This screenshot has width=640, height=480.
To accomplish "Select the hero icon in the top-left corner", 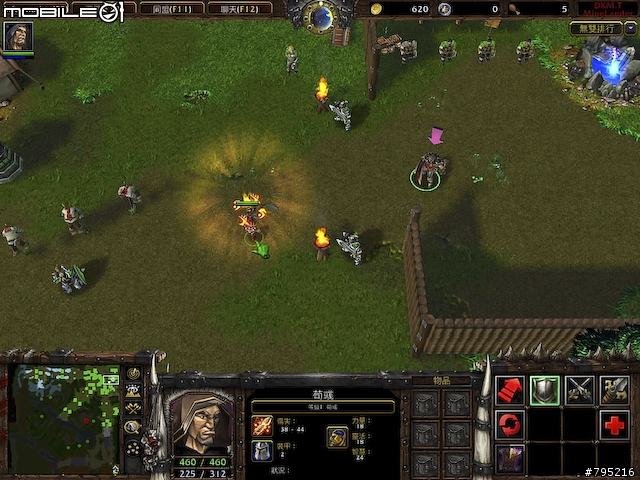I will pos(18,36).
